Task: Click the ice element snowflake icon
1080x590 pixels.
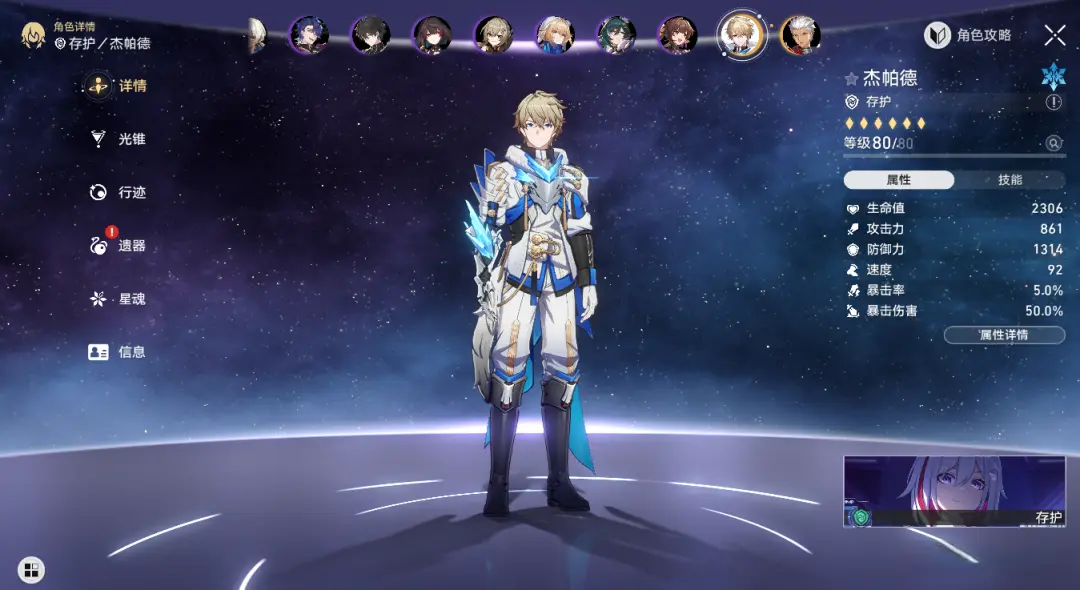Action: tap(1053, 76)
